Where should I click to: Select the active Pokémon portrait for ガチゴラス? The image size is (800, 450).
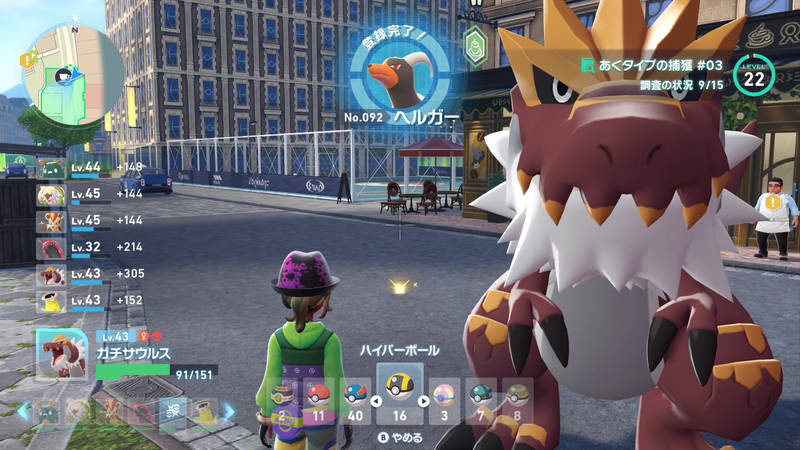pyautogui.click(x=62, y=354)
